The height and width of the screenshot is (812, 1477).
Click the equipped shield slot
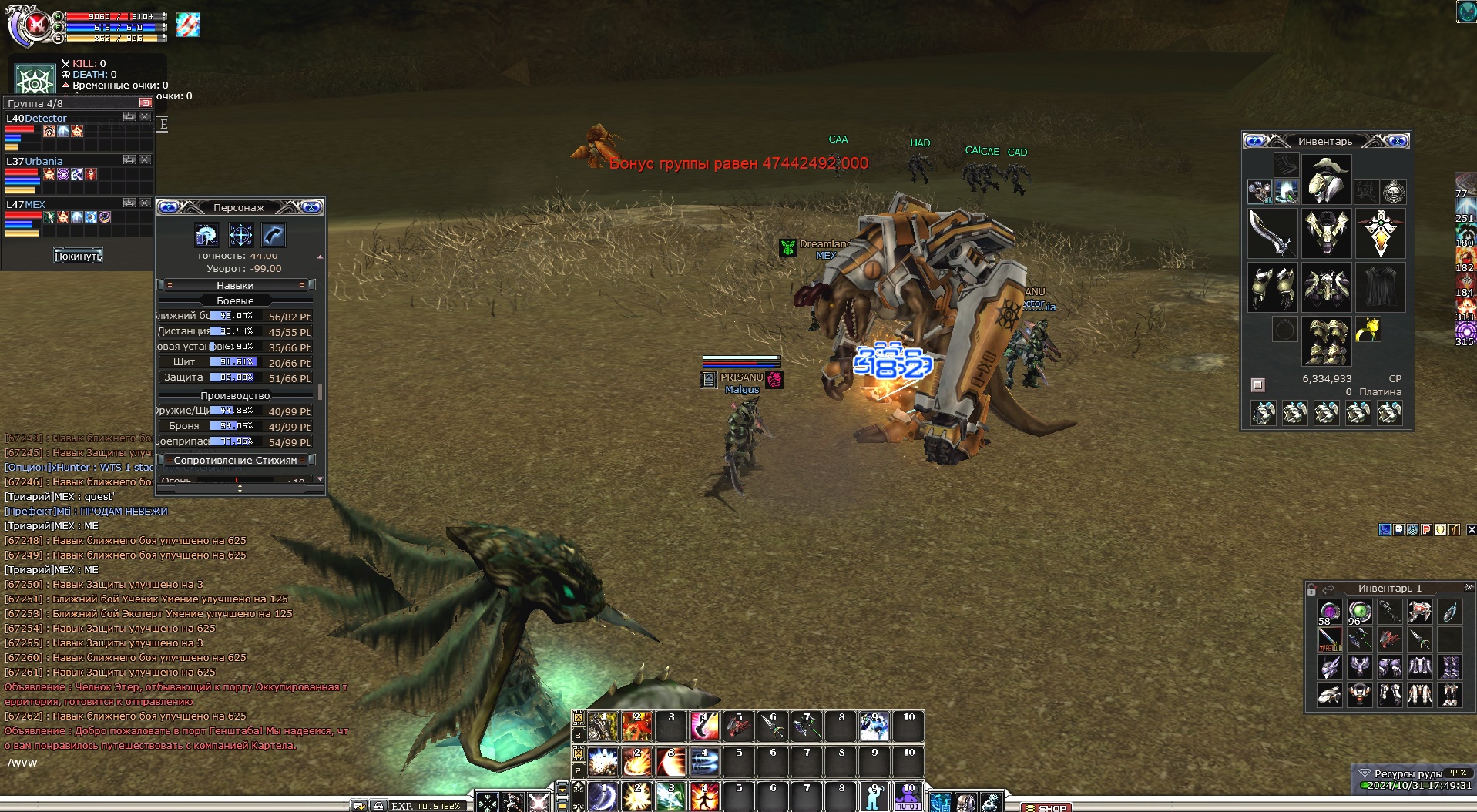[1380, 233]
